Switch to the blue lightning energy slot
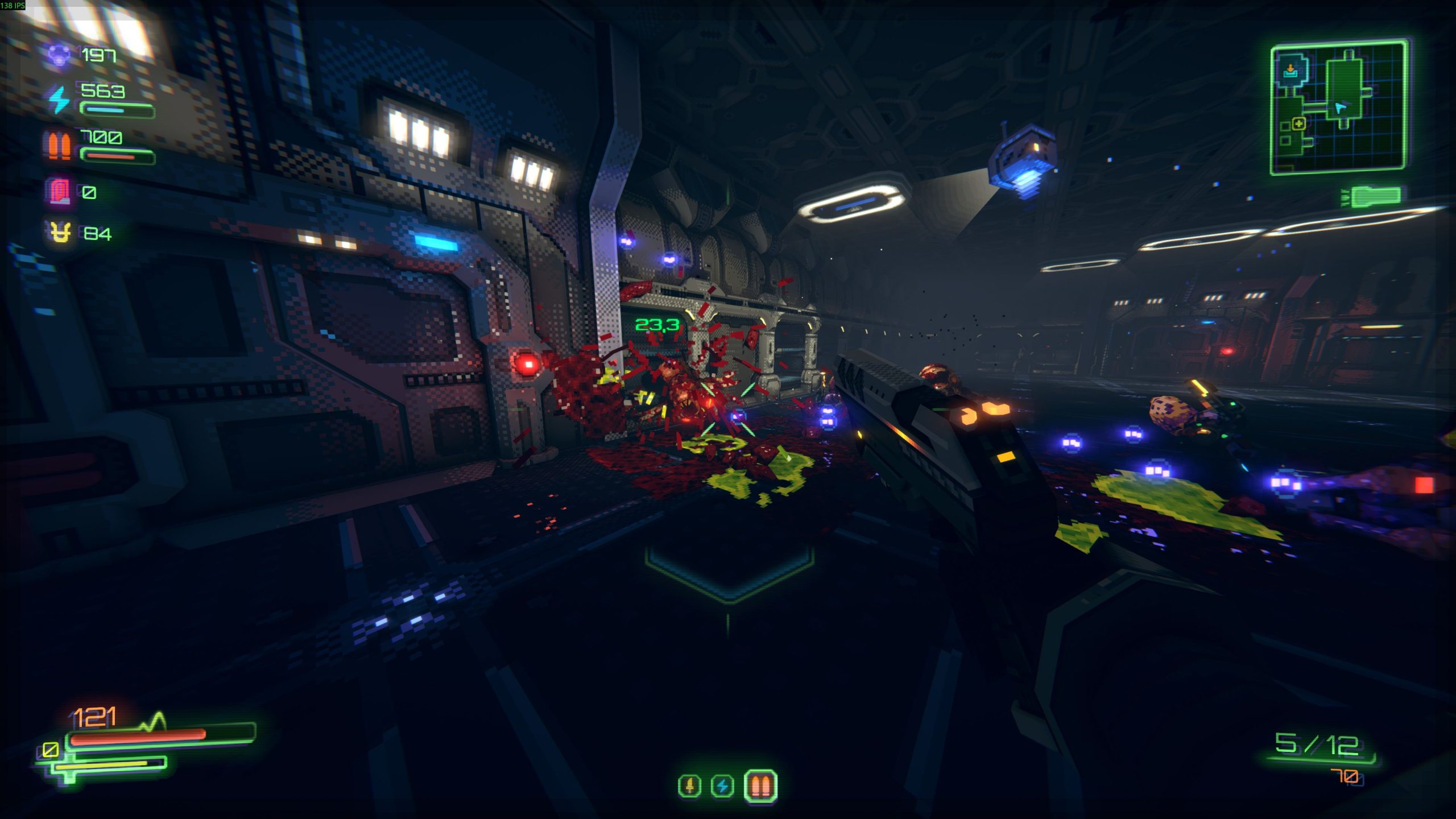The width and height of the screenshot is (1456, 819). pyautogui.click(x=722, y=786)
